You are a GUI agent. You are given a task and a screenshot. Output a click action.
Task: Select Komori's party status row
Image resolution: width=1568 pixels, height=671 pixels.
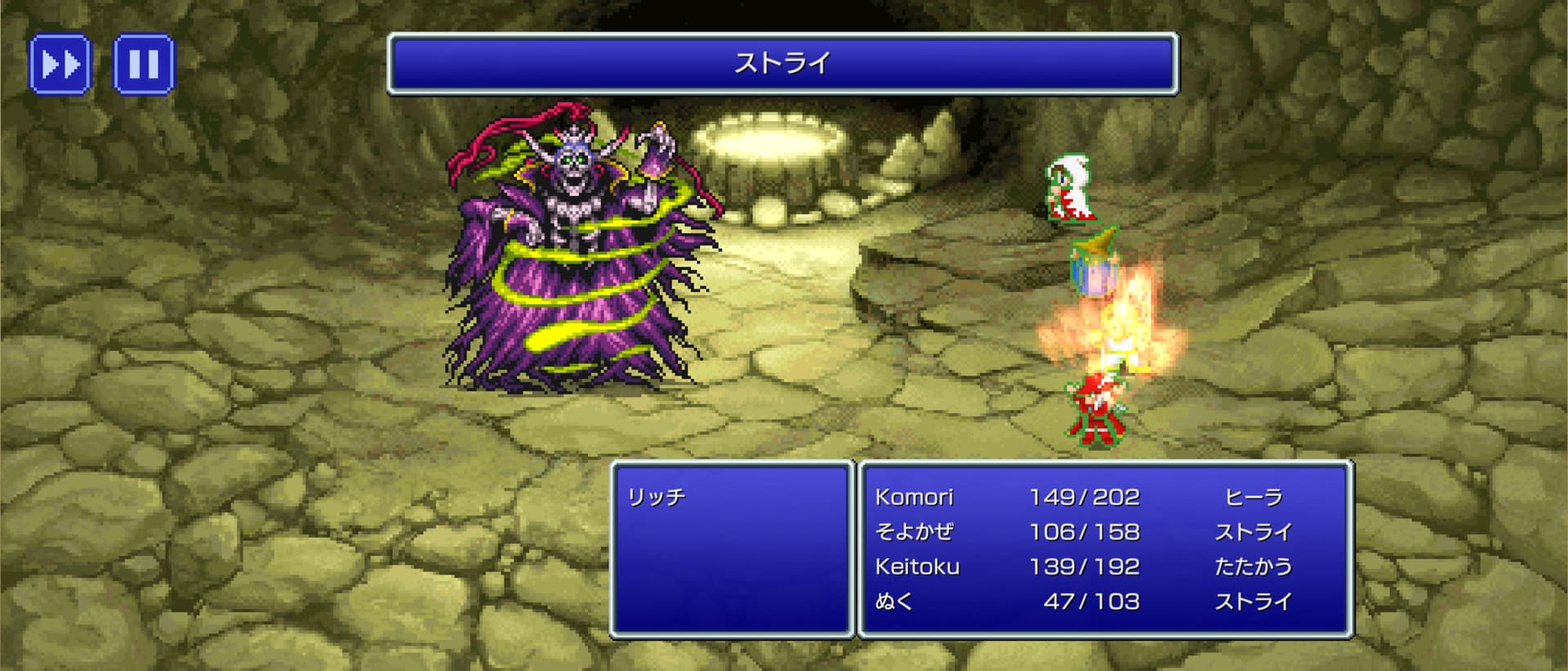1083,497
